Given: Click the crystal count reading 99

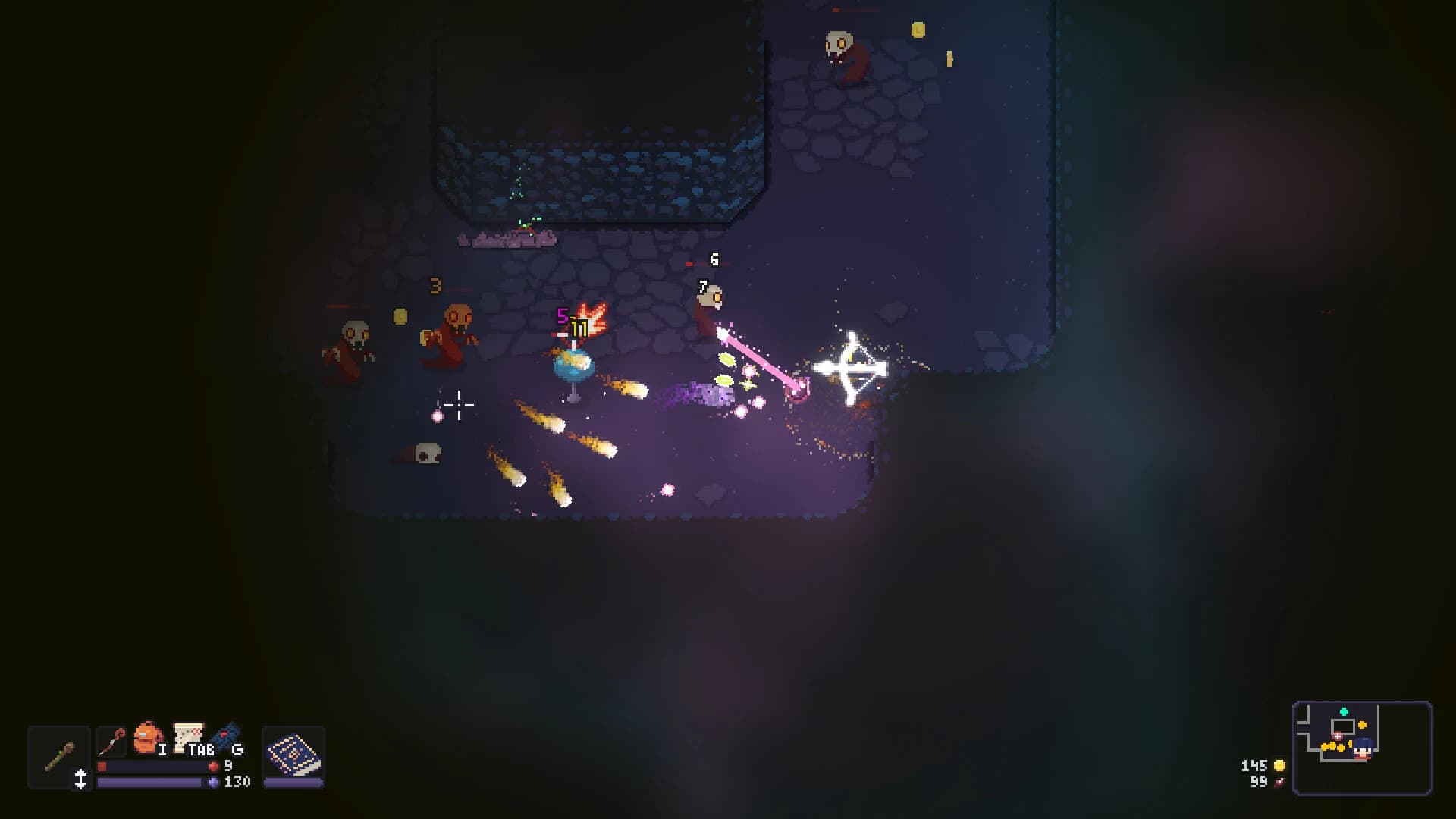Looking at the screenshot, I should tap(1259, 783).
